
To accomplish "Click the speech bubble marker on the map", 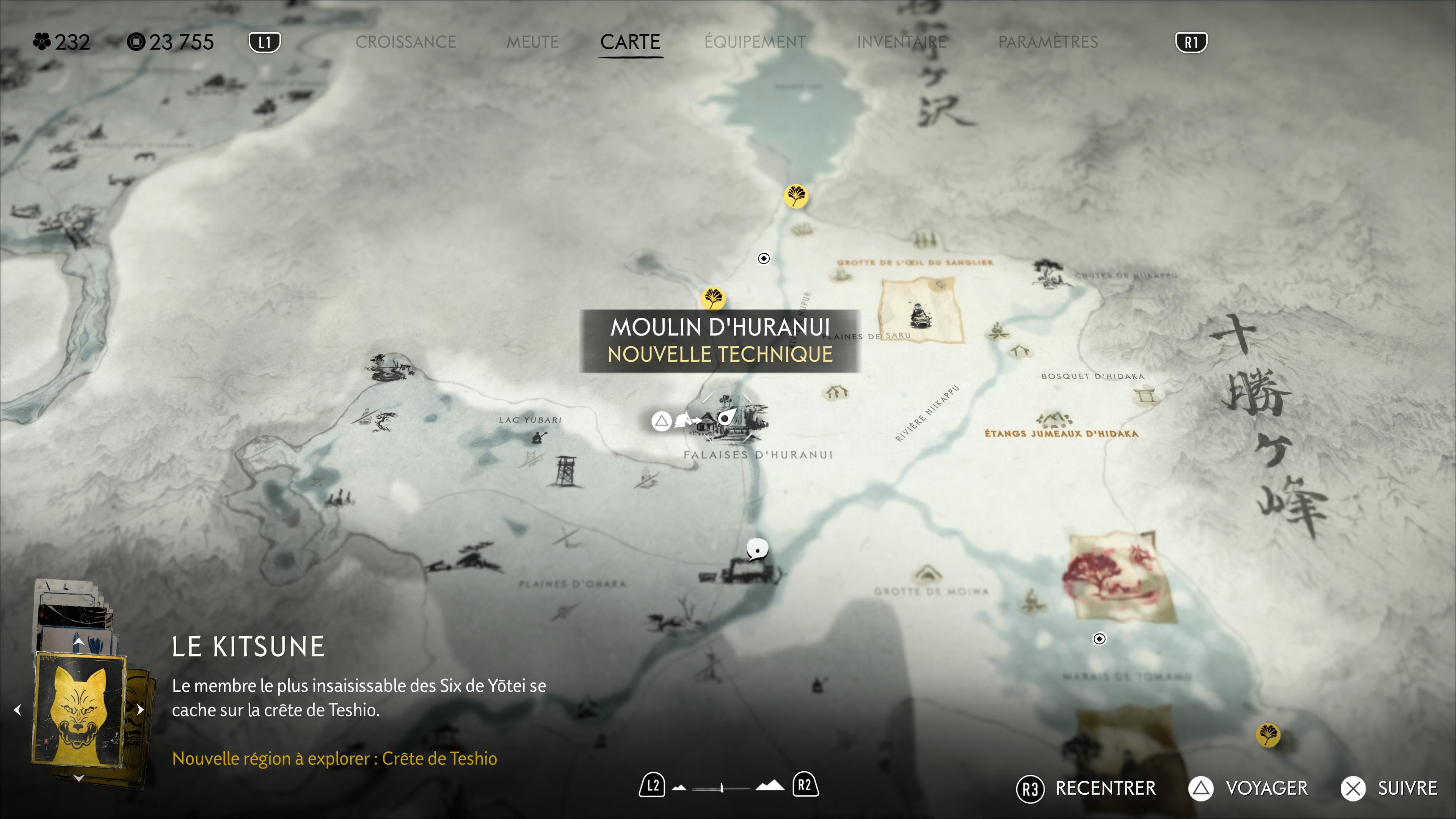I will pyautogui.click(x=757, y=548).
